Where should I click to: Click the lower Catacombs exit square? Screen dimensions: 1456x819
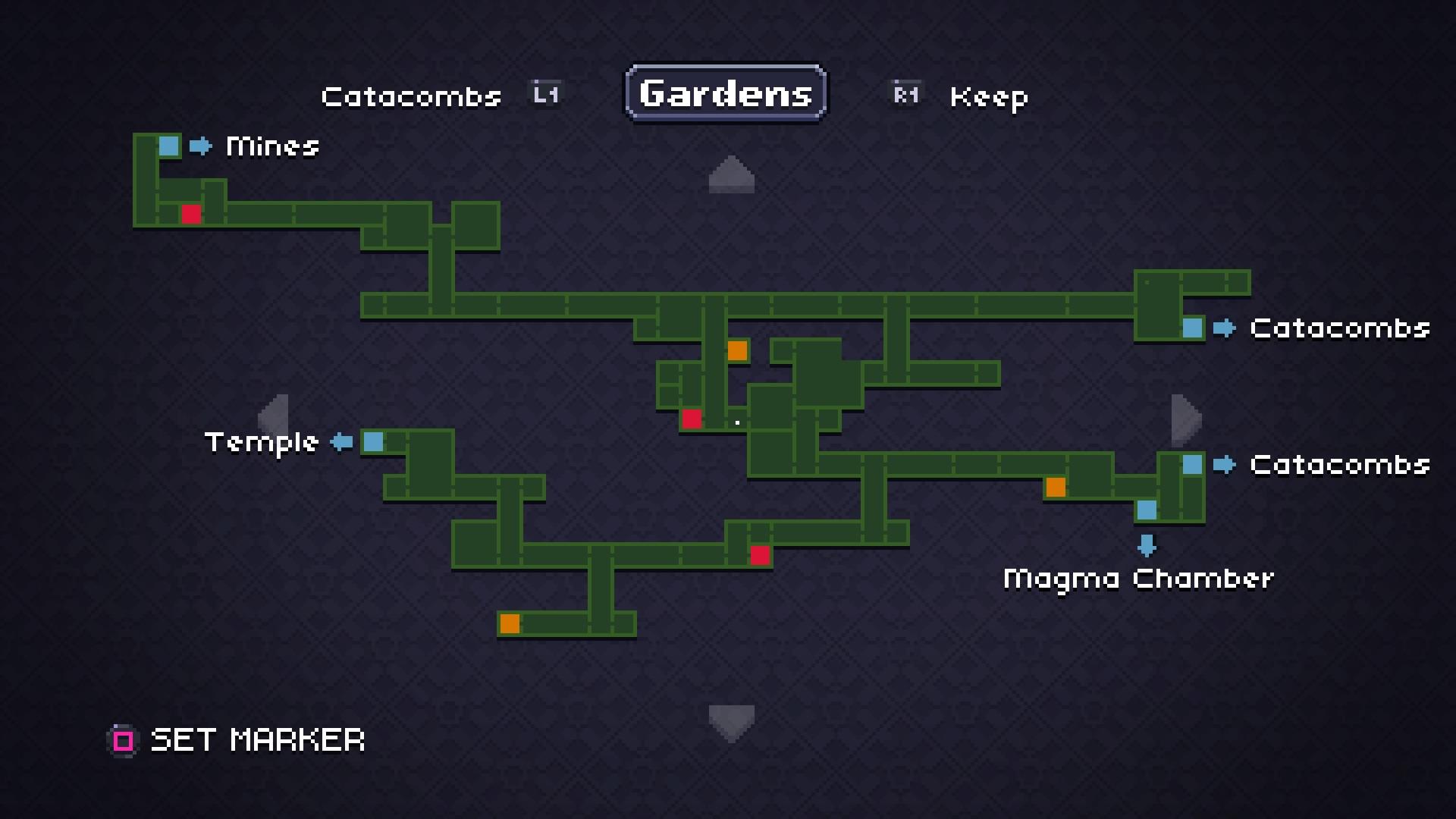1194,464
